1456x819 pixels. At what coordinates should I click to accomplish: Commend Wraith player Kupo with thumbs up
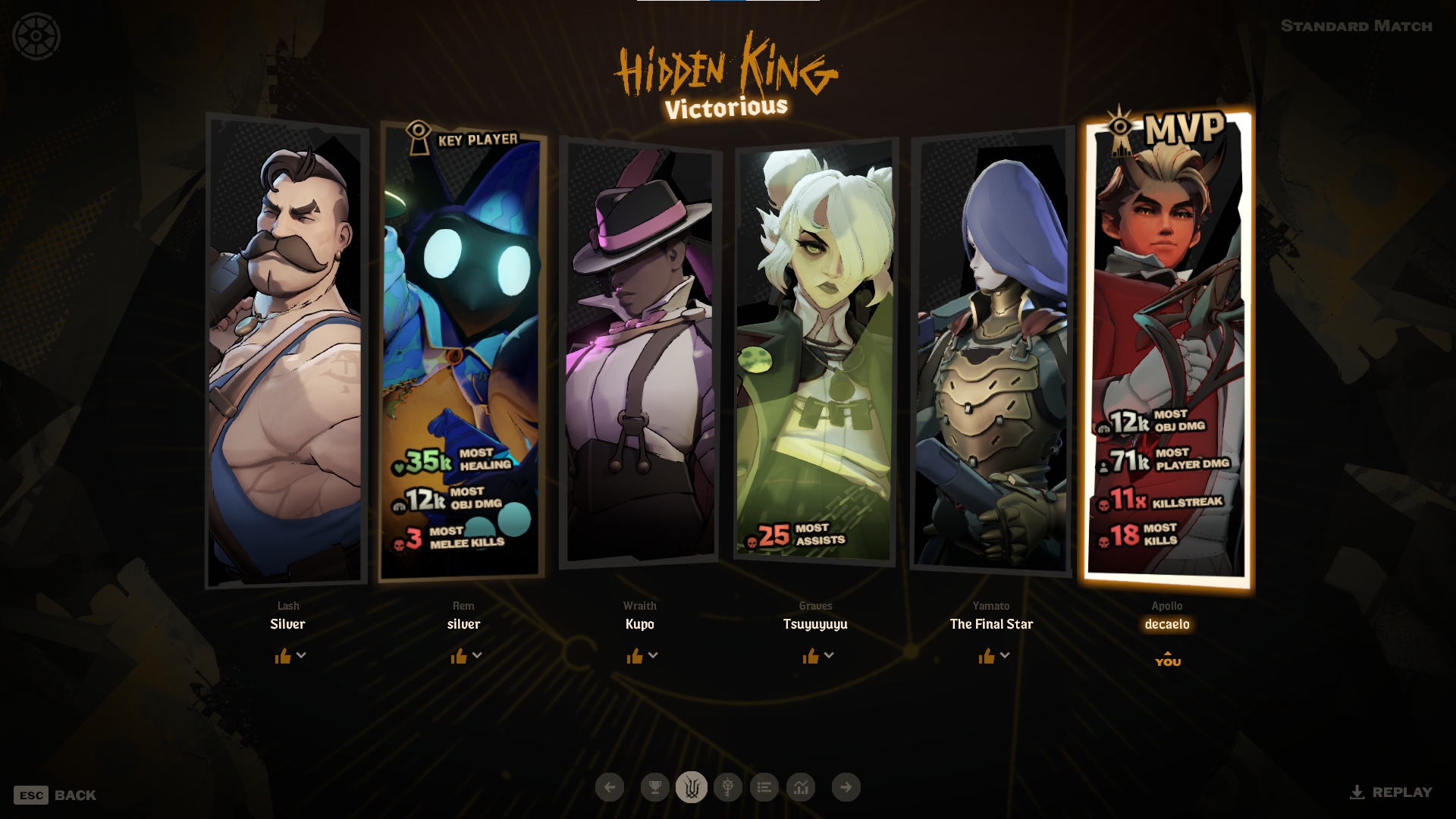click(x=635, y=656)
